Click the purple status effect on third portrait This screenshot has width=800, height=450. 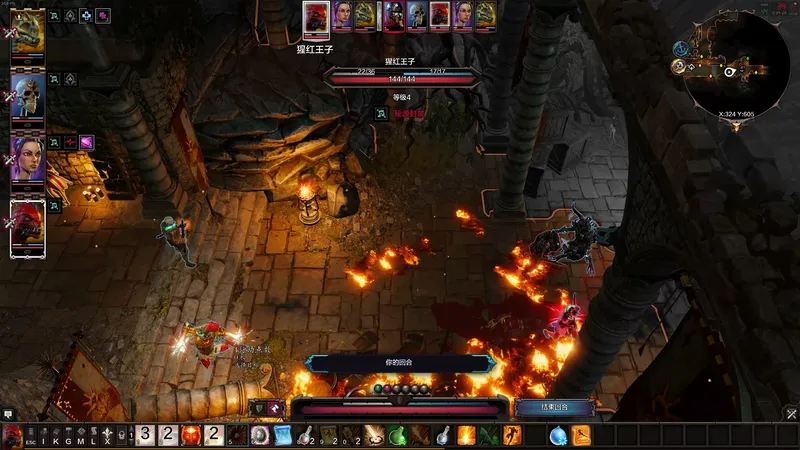pyautogui.click(x=87, y=142)
